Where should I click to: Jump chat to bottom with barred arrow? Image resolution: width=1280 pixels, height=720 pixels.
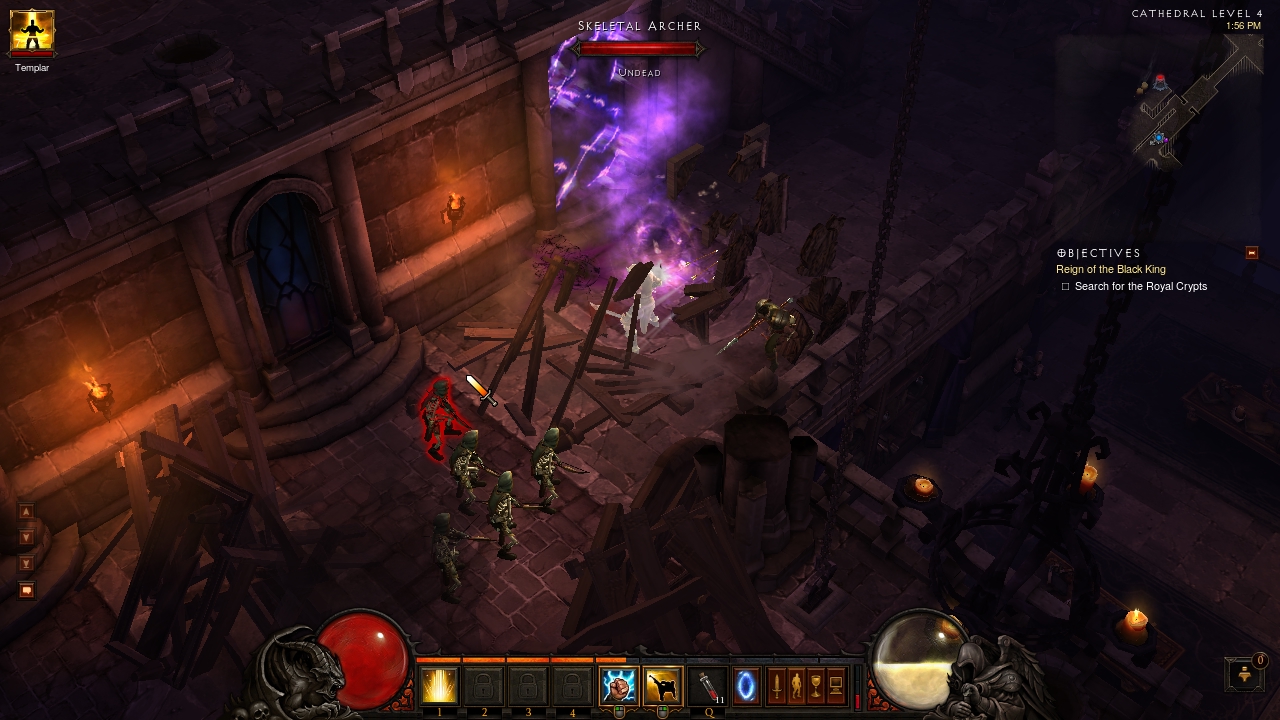[x=27, y=563]
